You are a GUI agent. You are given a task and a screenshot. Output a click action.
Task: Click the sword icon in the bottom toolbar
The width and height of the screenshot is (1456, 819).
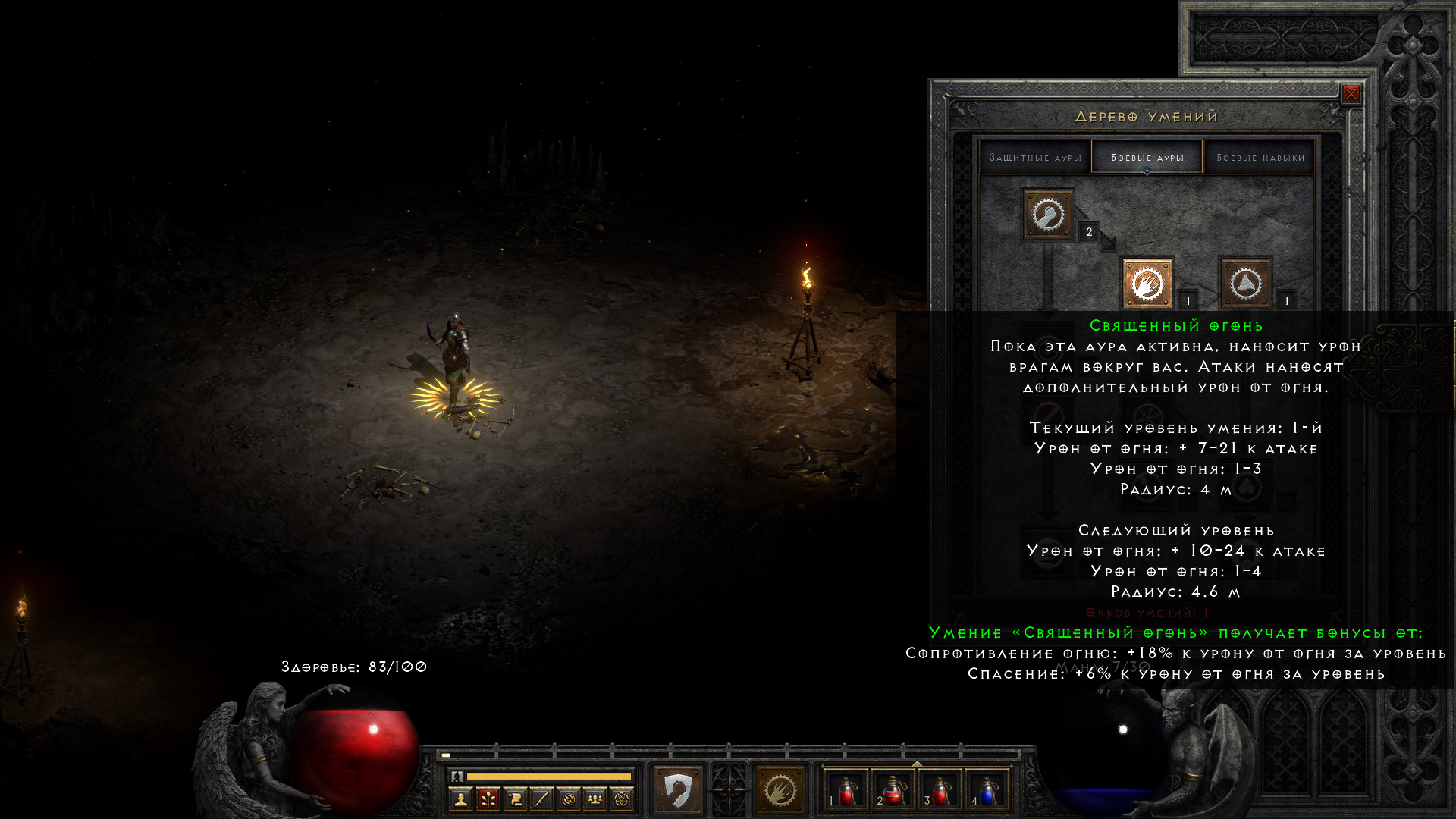541,799
